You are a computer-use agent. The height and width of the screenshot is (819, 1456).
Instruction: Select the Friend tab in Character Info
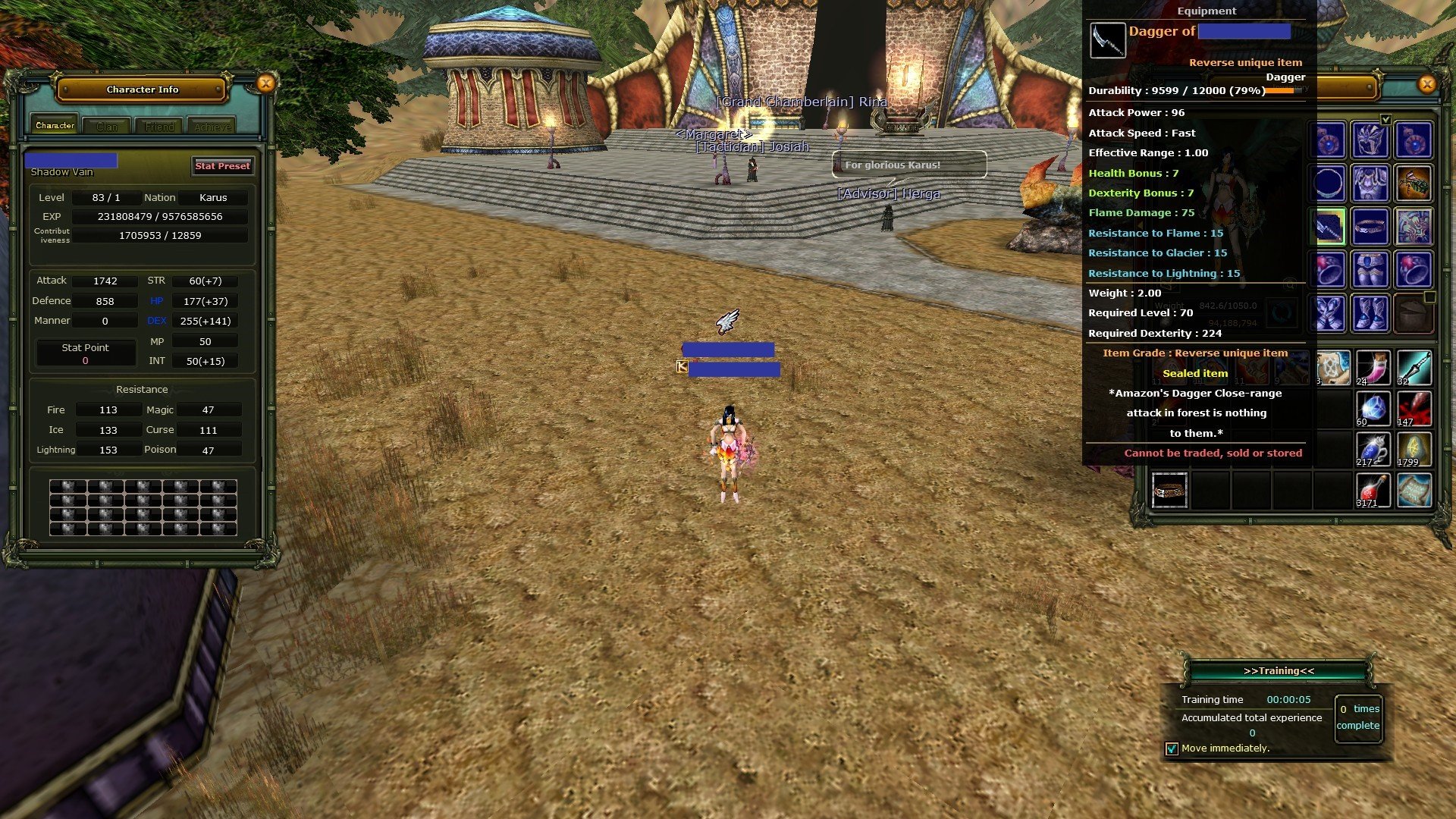pos(158,126)
